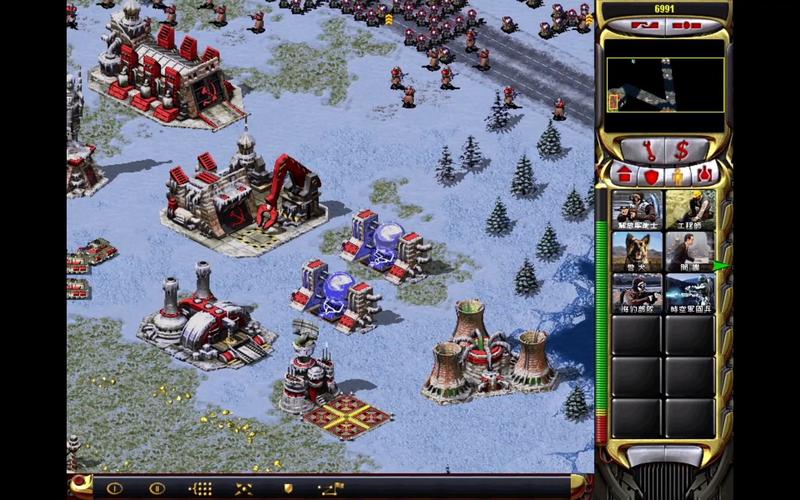Train the 工程师 engineer unit
The width and height of the screenshot is (800, 500).
click(690, 209)
